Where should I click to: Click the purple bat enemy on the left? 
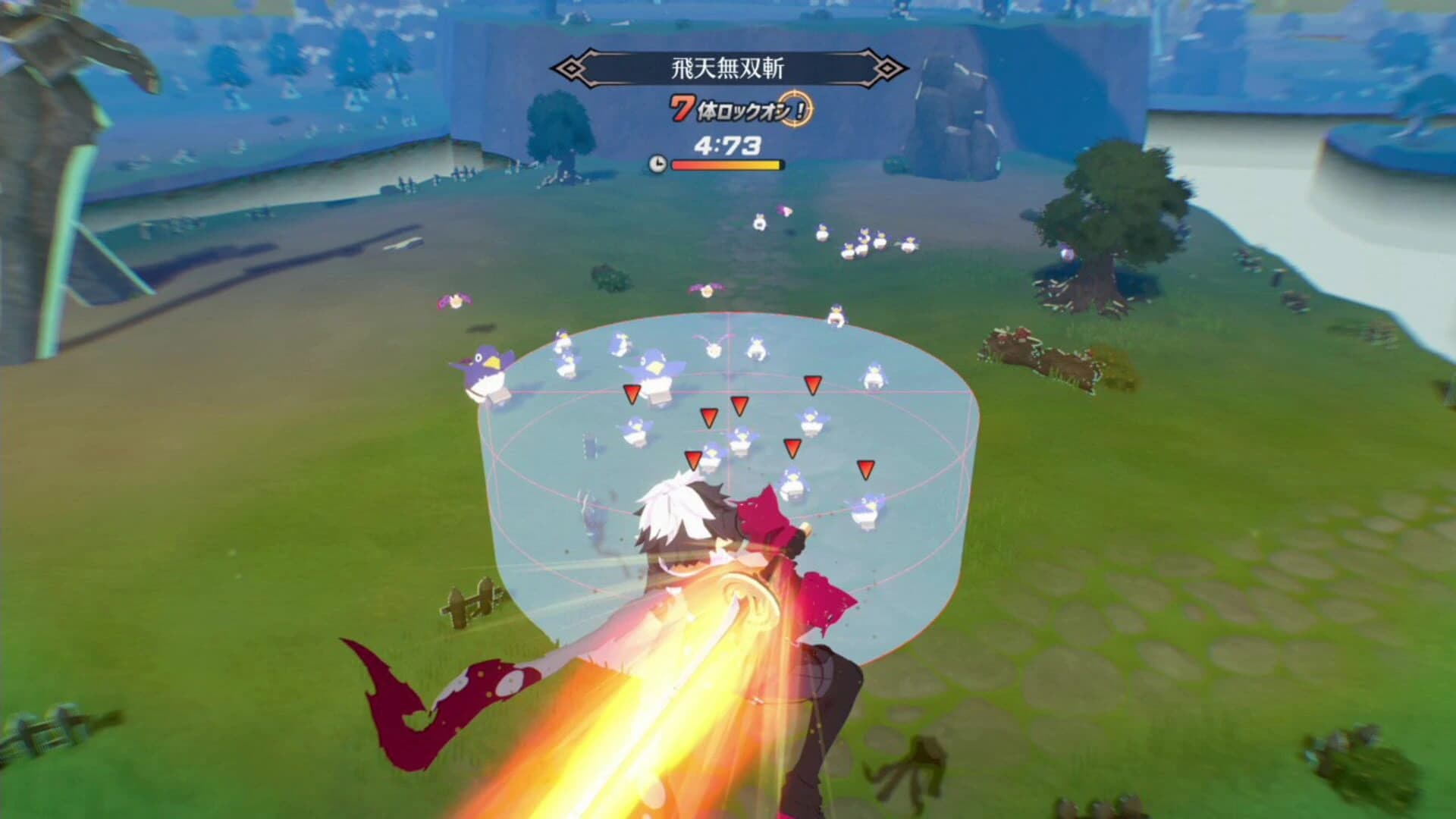click(456, 300)
